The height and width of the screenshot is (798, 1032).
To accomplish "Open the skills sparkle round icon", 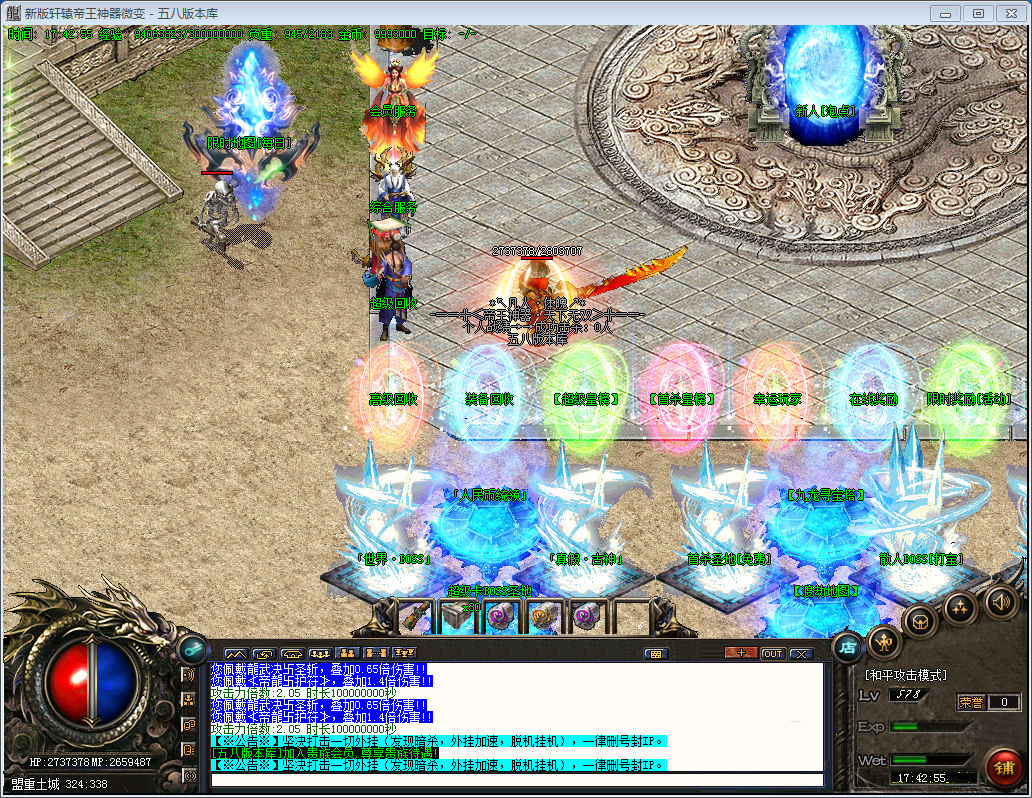I will point(960,607).
